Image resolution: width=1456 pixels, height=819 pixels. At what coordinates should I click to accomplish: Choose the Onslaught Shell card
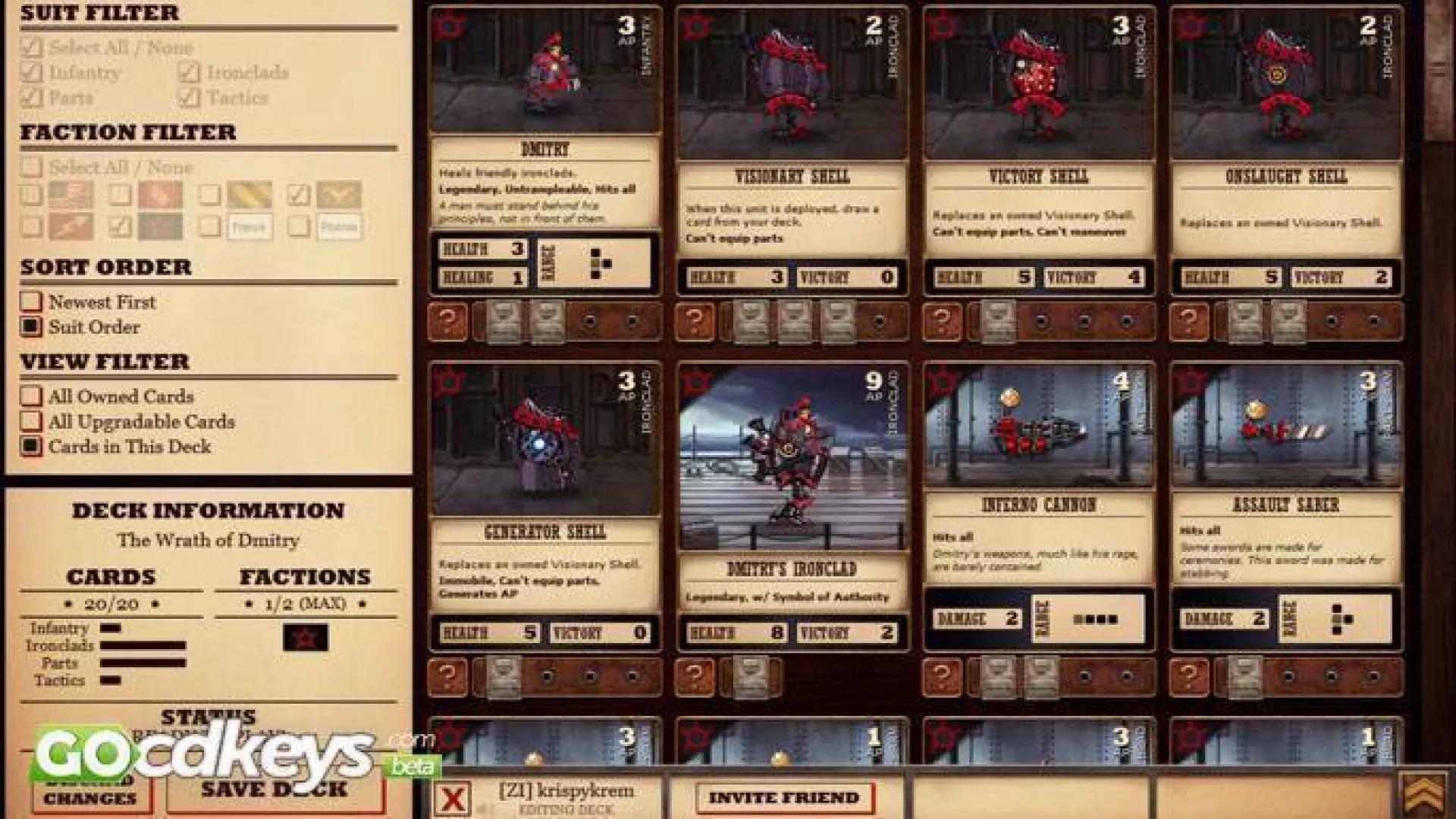tap(1286, 150)
